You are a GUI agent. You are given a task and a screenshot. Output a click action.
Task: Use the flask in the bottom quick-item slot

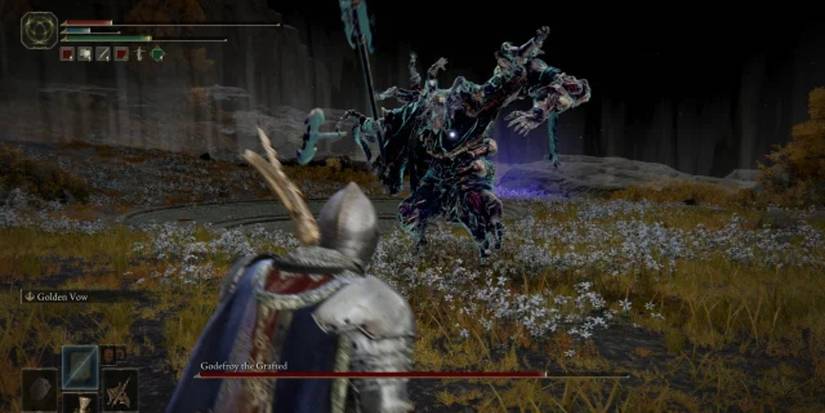[80, 404]
